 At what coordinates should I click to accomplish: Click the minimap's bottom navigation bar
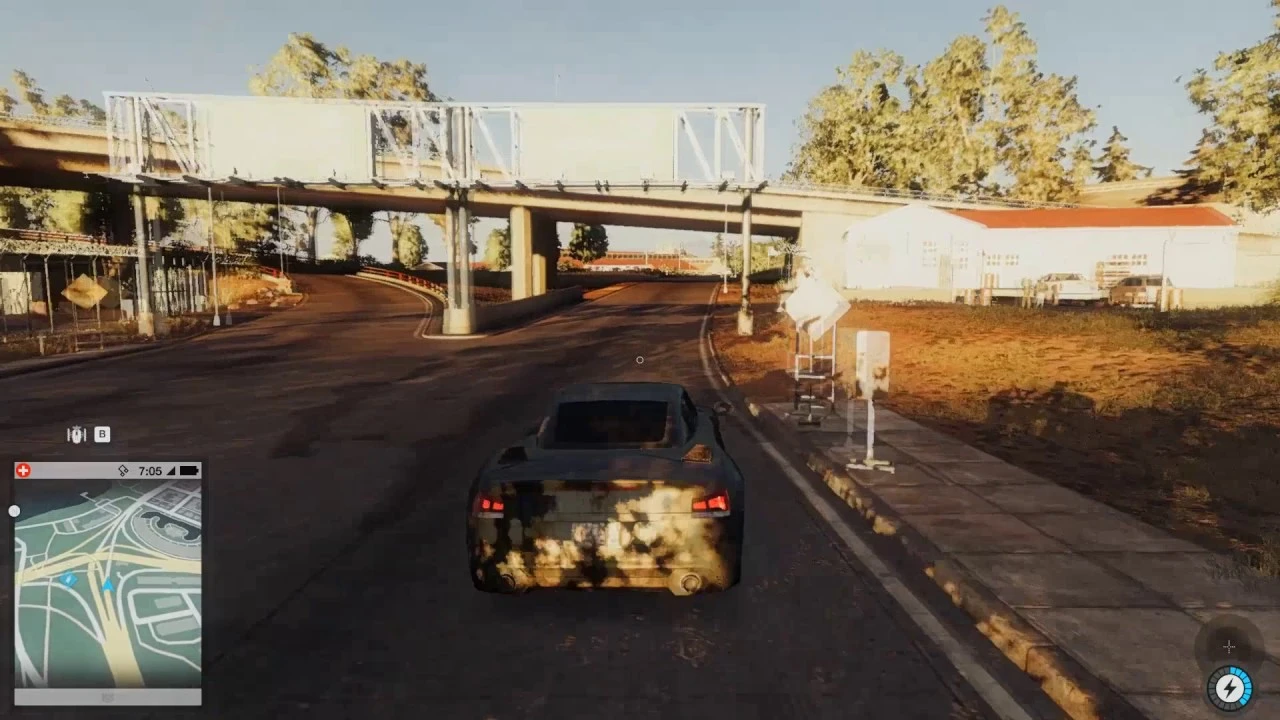coord(105,695)
